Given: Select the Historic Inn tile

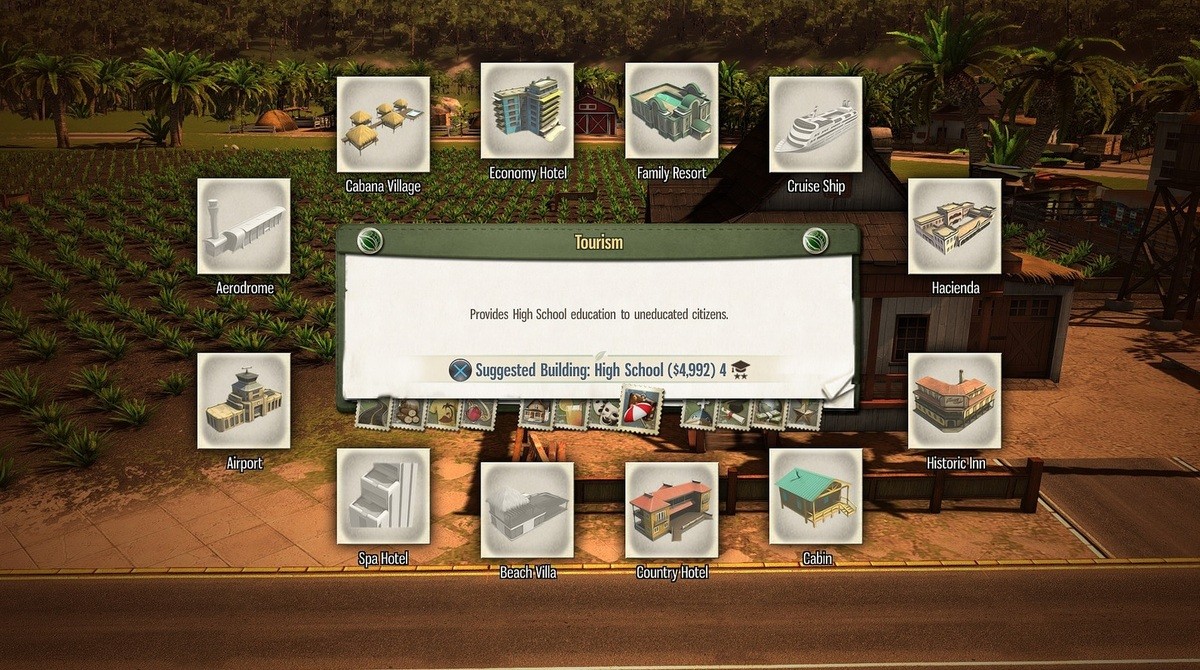Looking at the screenshot, I should tap(954, 400).
